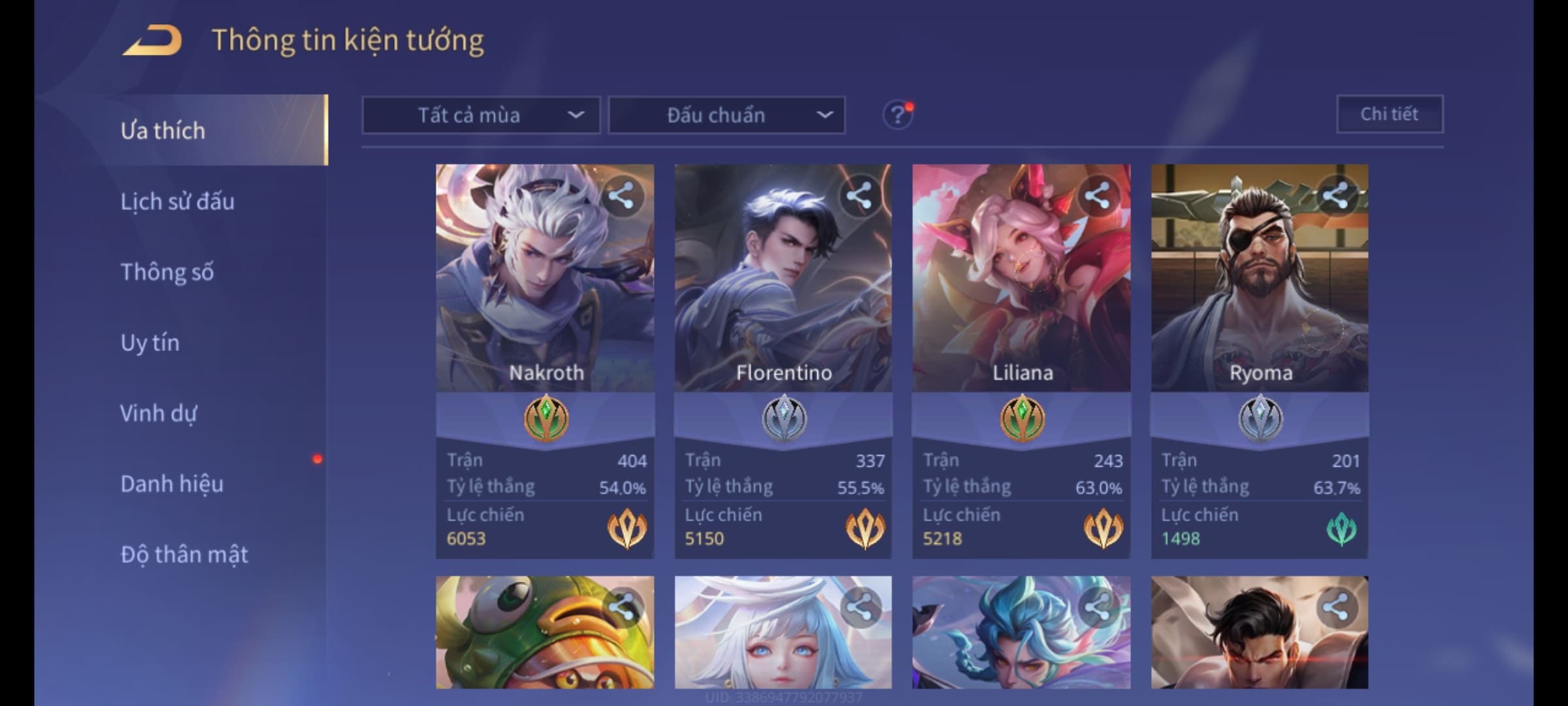
Task: Show the Thông số tab
Action: pos(167,272)
